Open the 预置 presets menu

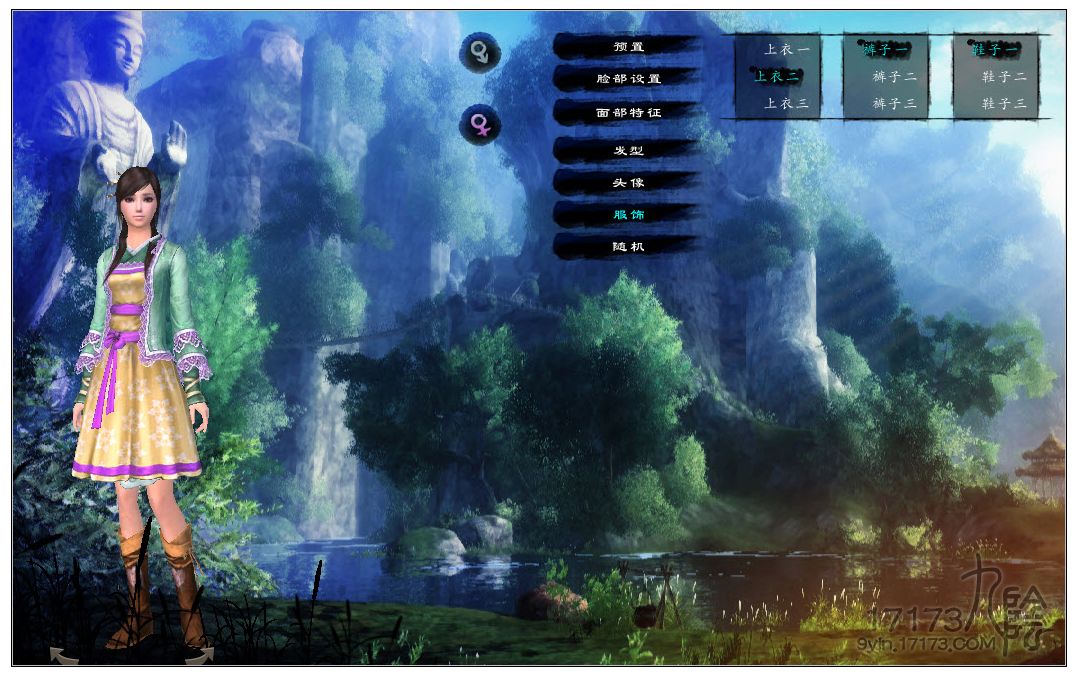(628, 46)
